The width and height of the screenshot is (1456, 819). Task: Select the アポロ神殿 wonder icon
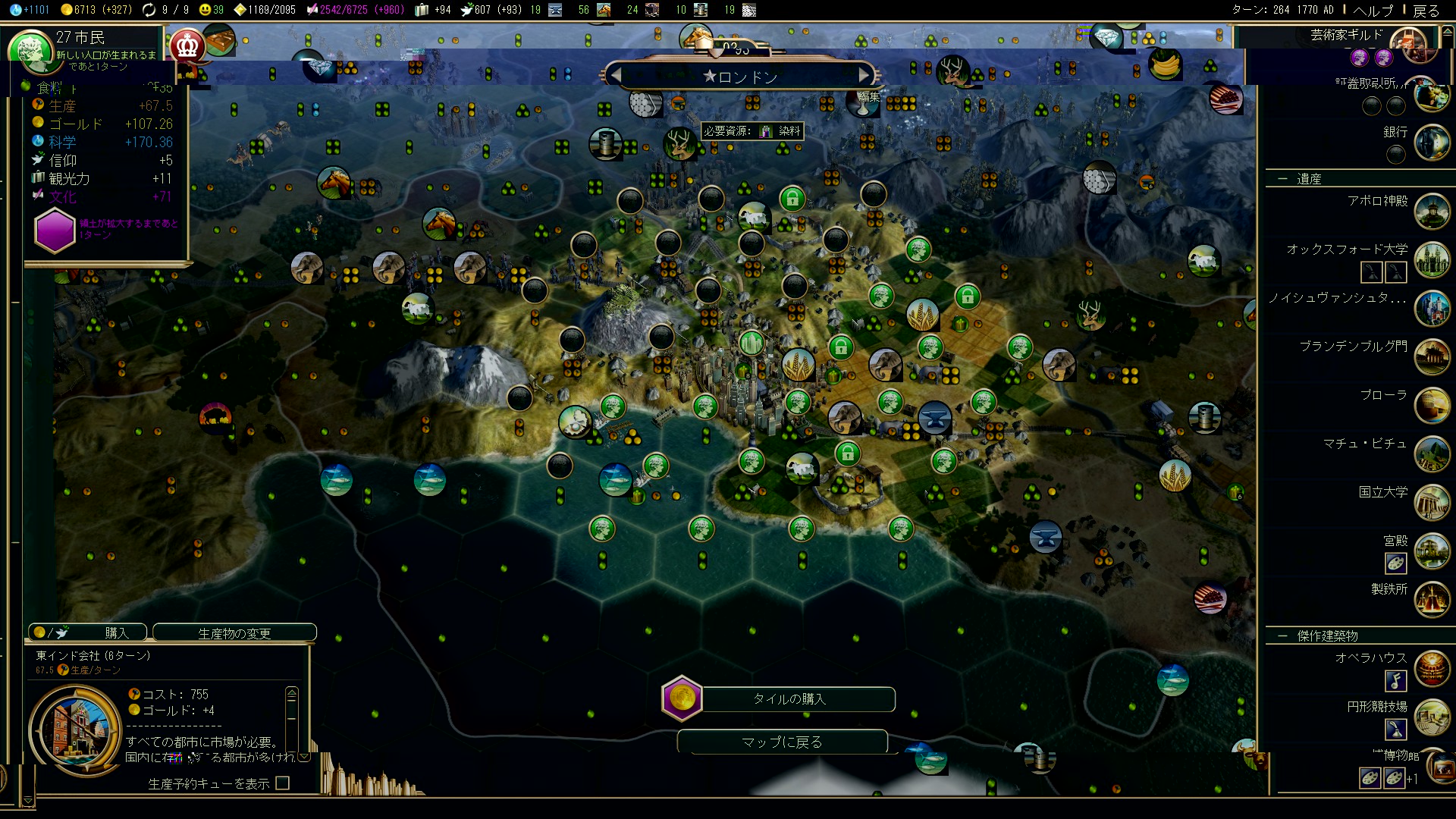point(1432,211)
